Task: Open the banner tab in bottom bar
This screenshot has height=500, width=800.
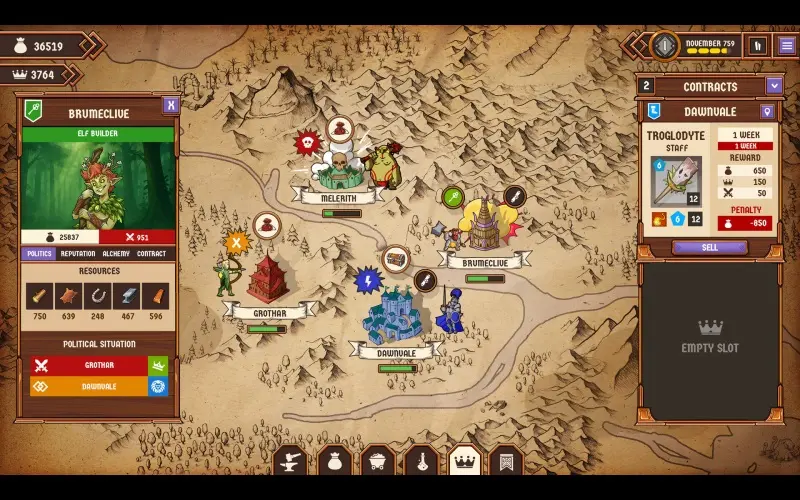Action: click(x=506, y=462)
